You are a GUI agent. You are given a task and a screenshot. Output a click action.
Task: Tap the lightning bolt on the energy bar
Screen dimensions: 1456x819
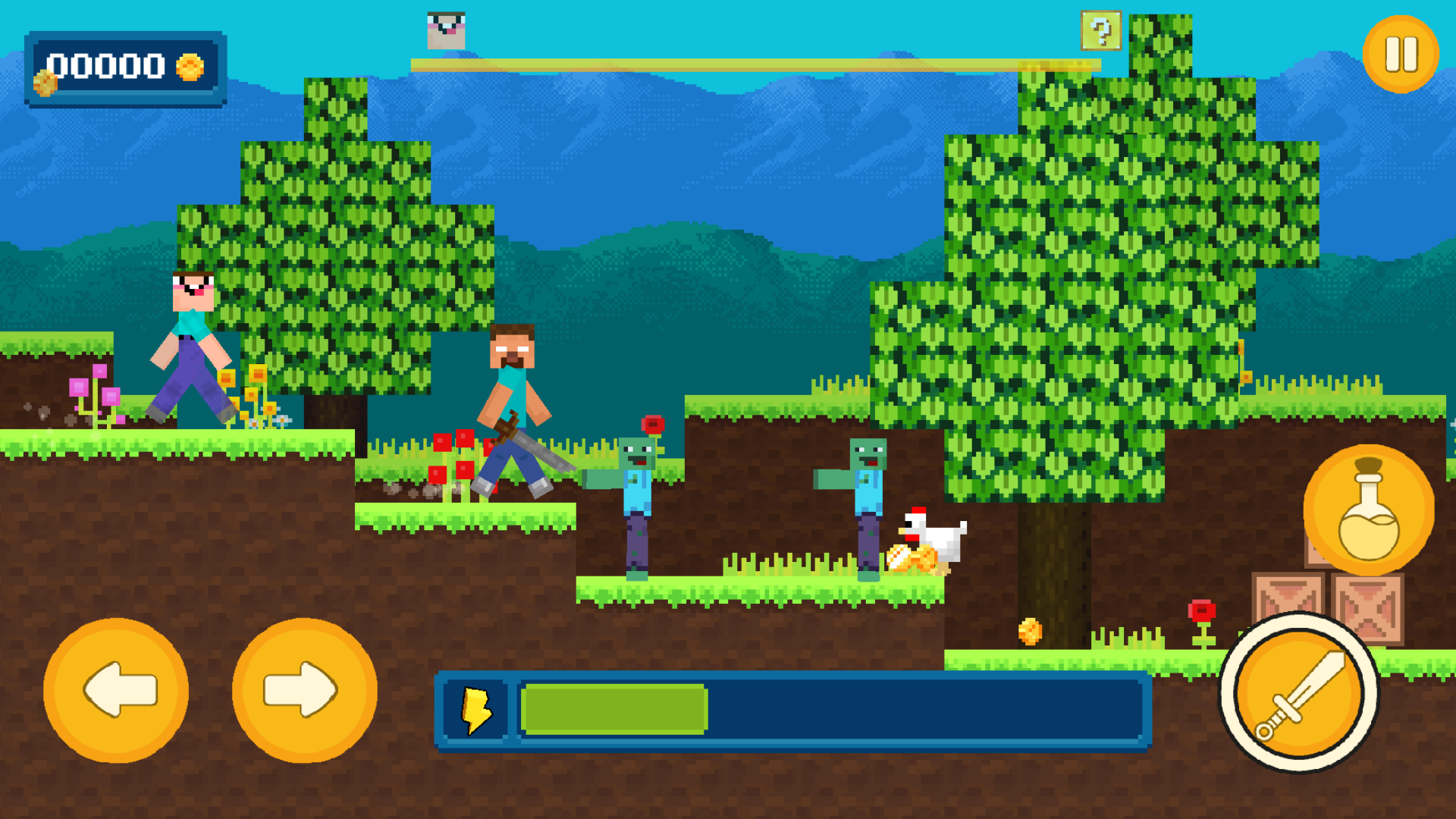[x=474, y=709]
